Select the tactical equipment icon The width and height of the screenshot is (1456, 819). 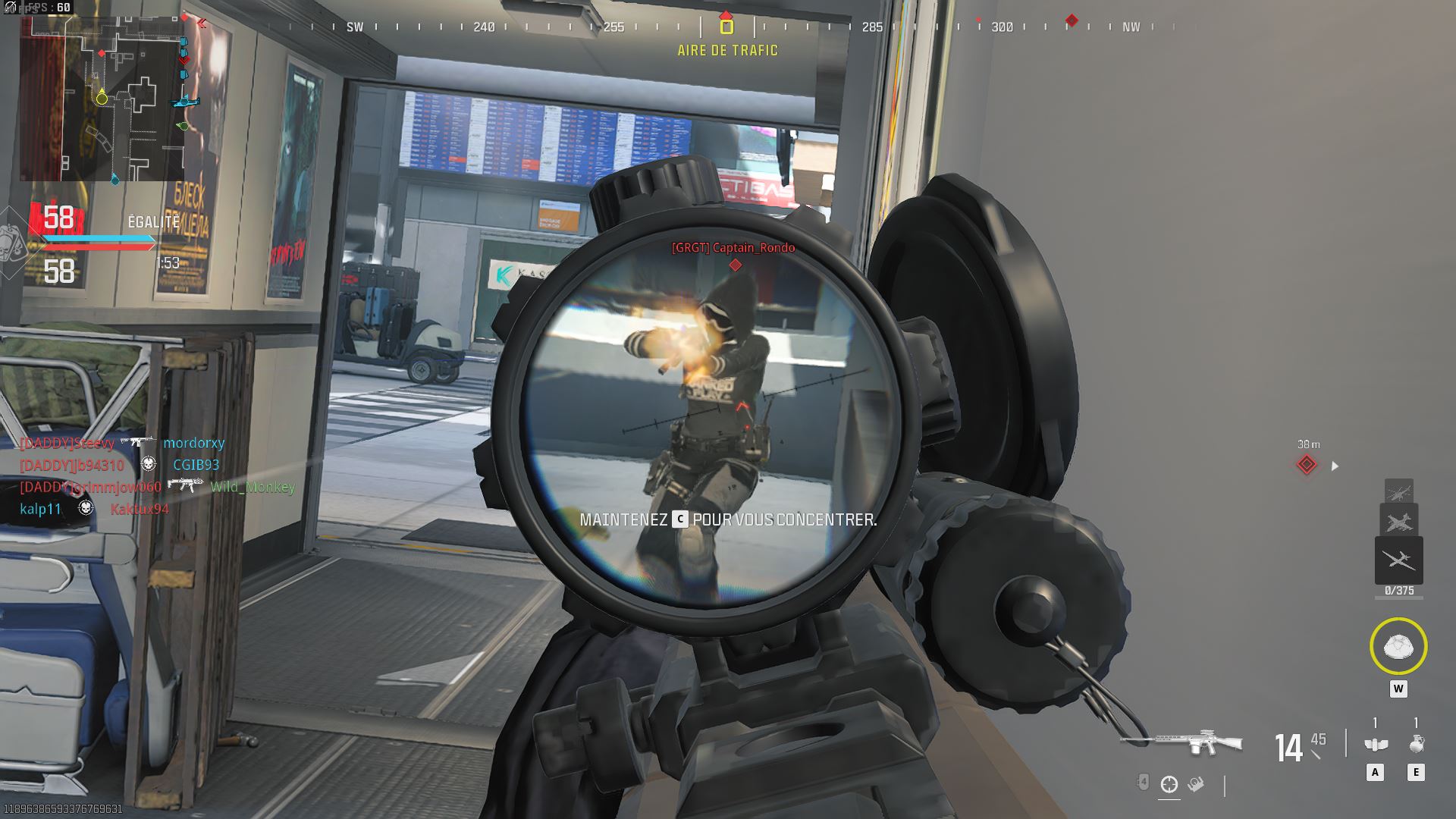point(1375,745)
